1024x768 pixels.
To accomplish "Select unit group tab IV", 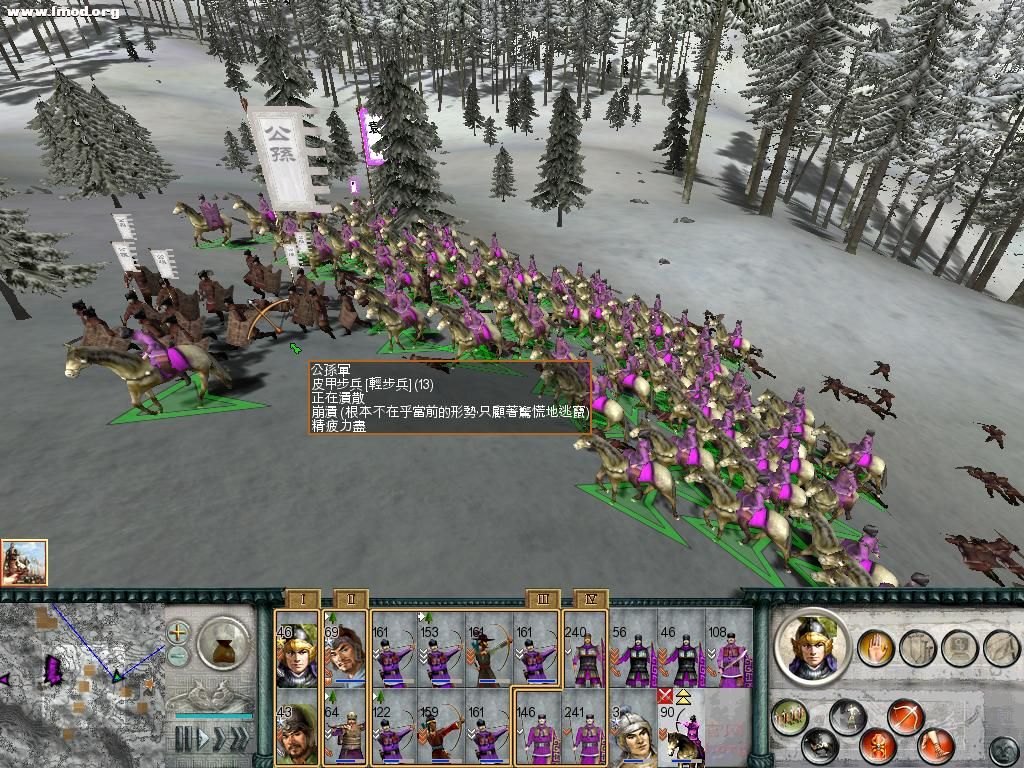I will click(x=590, y=599).
